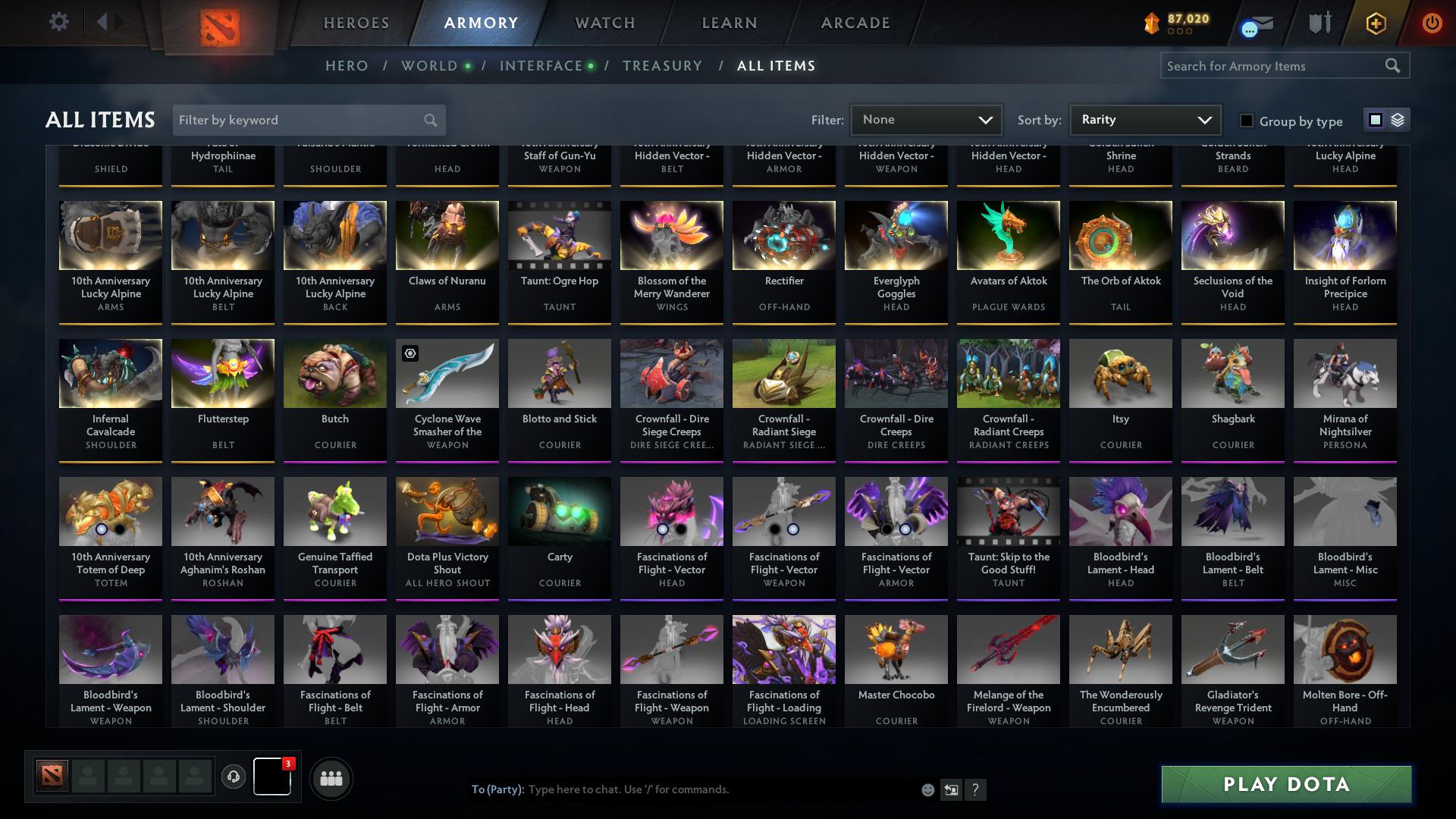Click the shield and sword armory icon
This screenshot has height=819, width=1456.
[x=1319, y=23]
